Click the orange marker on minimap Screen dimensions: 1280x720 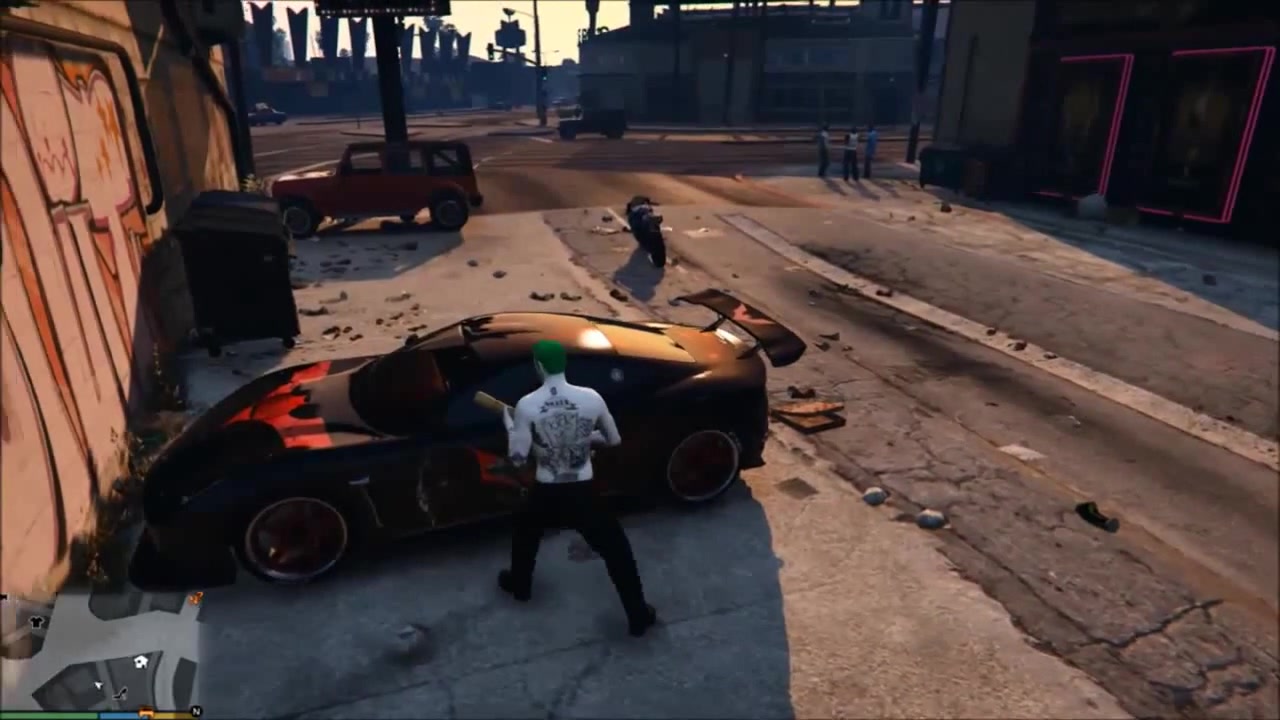(x=195, y=598)
